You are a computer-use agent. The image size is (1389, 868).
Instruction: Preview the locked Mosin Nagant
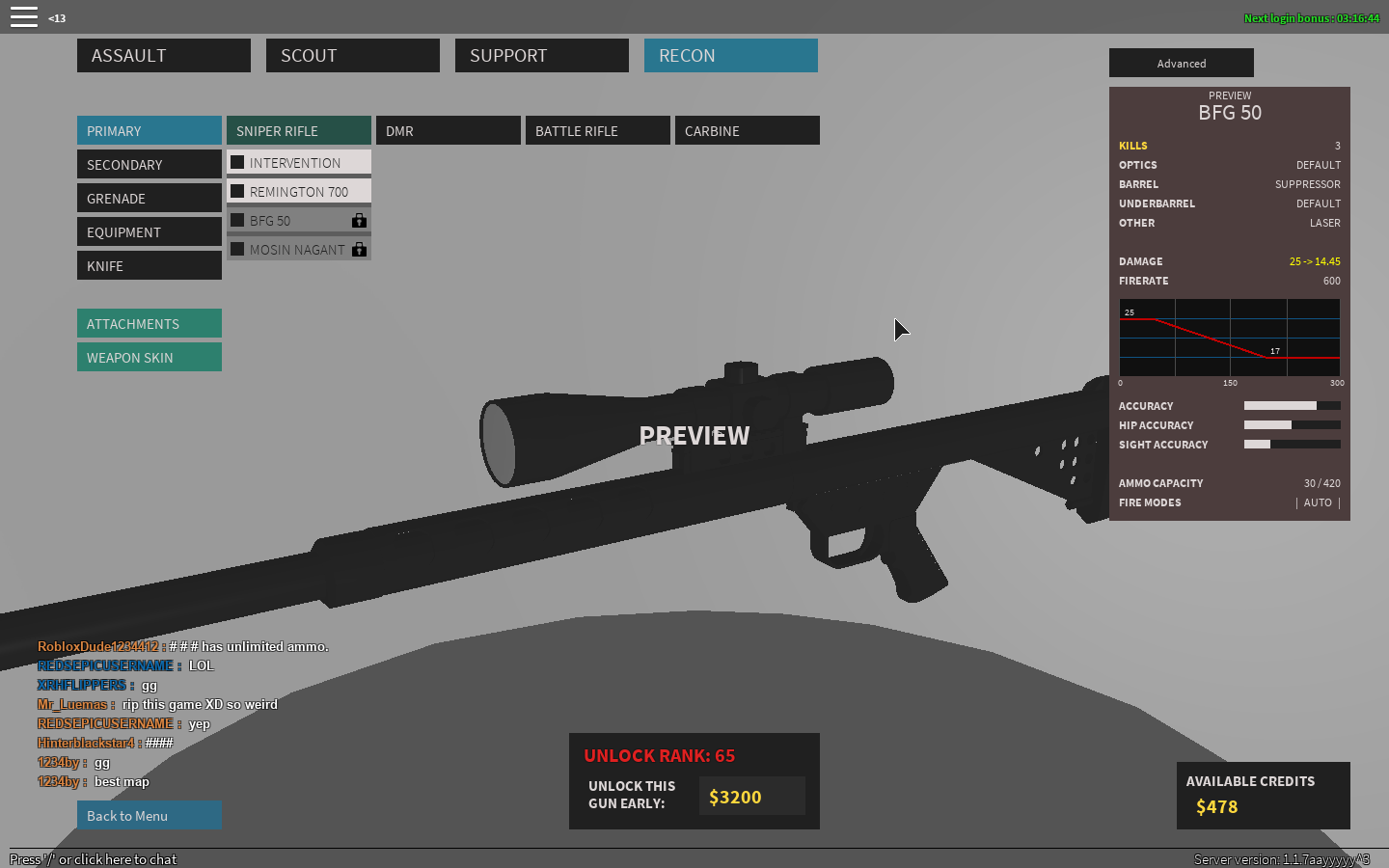(298, 250)
